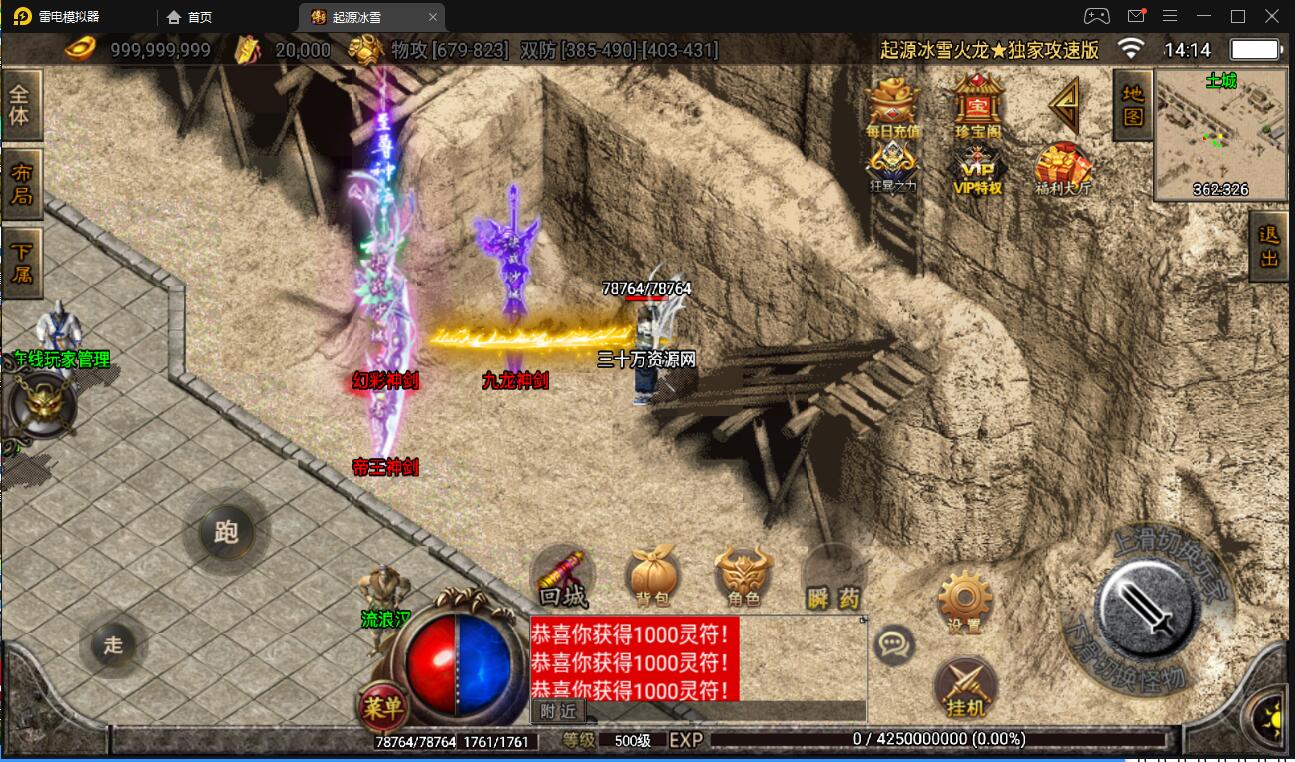Open the 设置 settings gear
The height and width of the screenshot is (762, 1295).
(964, 602)
